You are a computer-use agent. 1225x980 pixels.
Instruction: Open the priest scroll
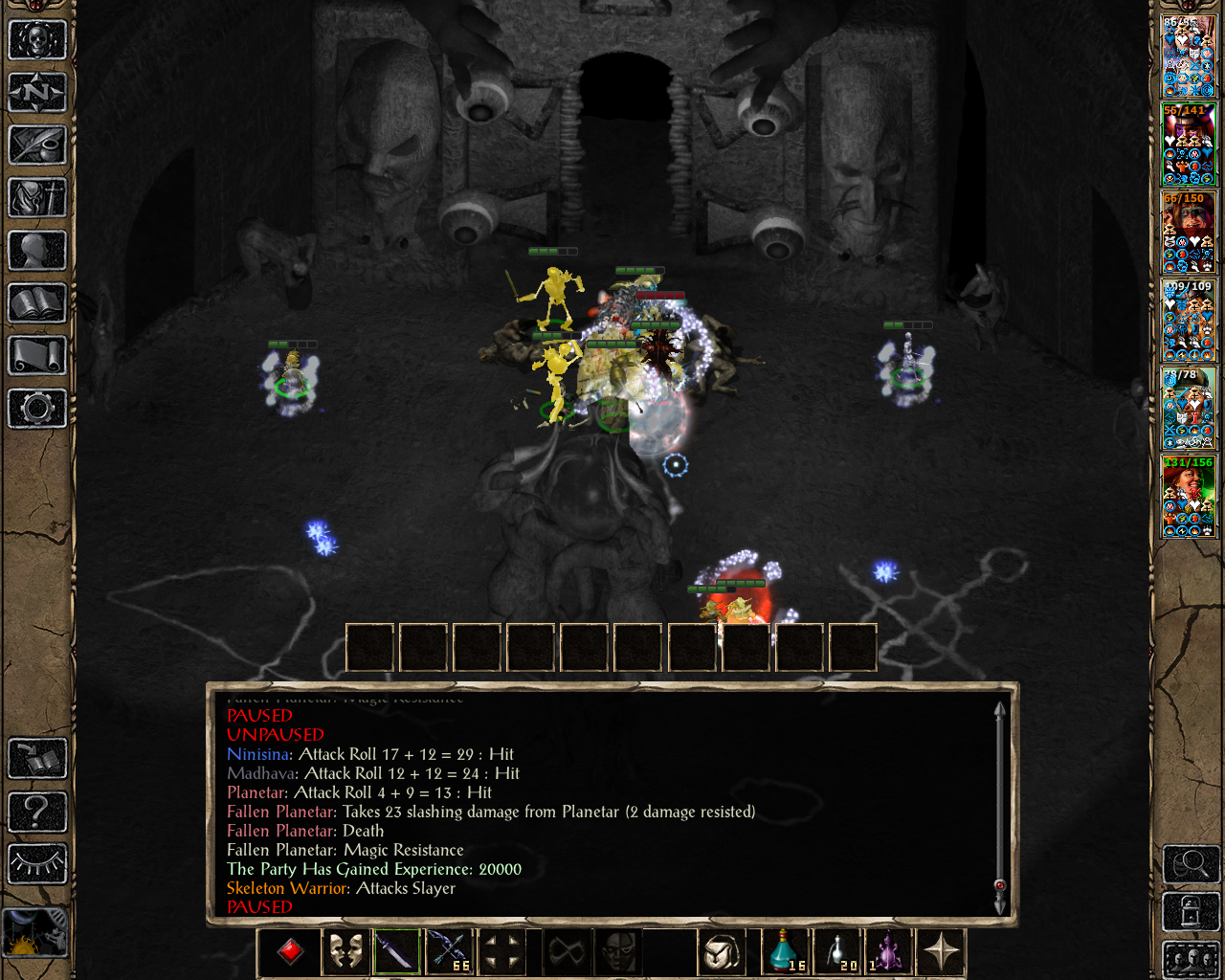click(37, 356)
